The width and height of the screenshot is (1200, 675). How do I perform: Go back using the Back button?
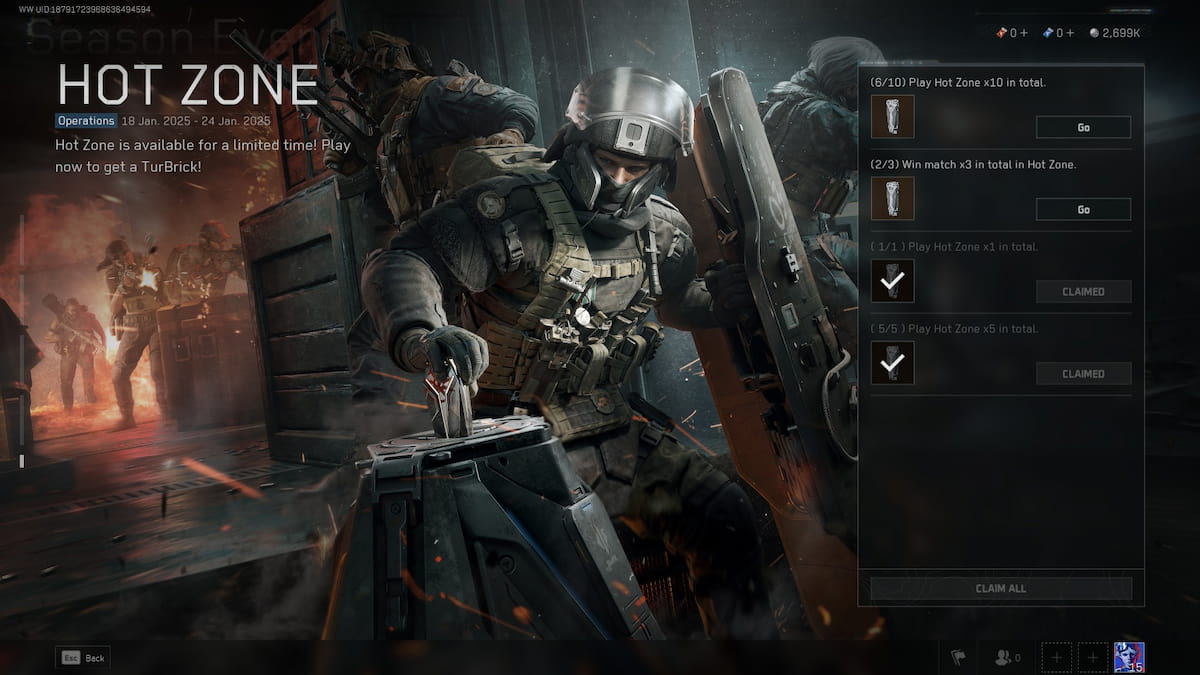[x=83, y=658]
